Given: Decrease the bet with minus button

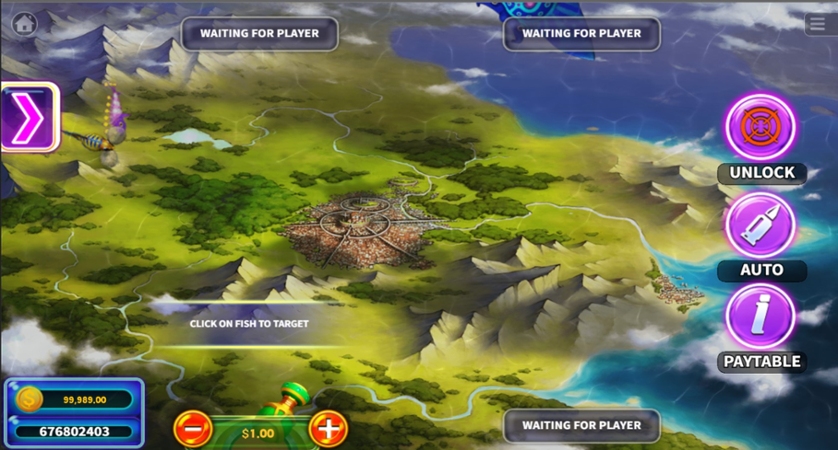Looking at the screenshot, I should (x=192, y=429).
